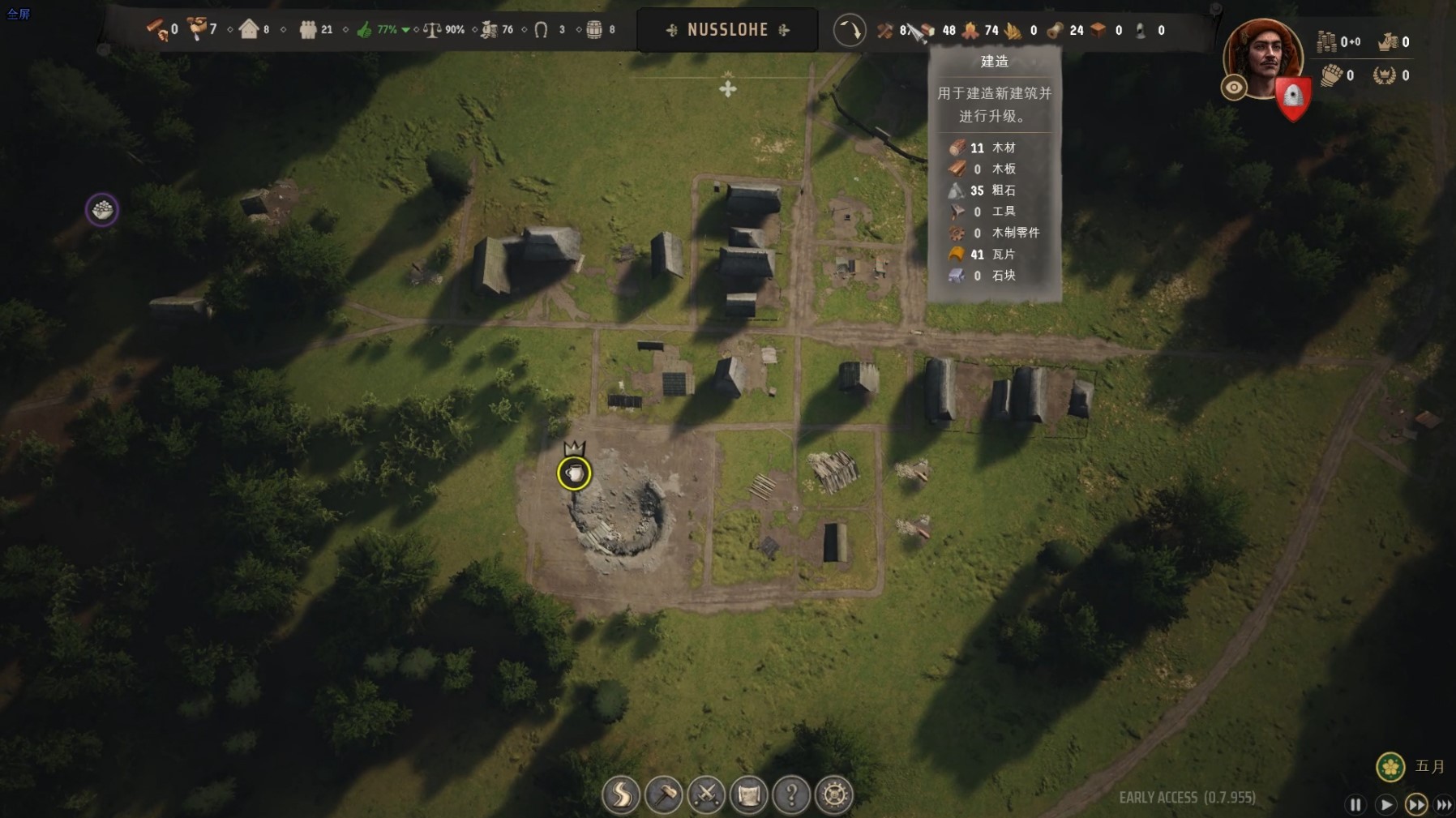The width and height of the screenshot is (1456, 818).
Task: Click the red heraldic shield emblem
Action: (x=1292, y=98)
